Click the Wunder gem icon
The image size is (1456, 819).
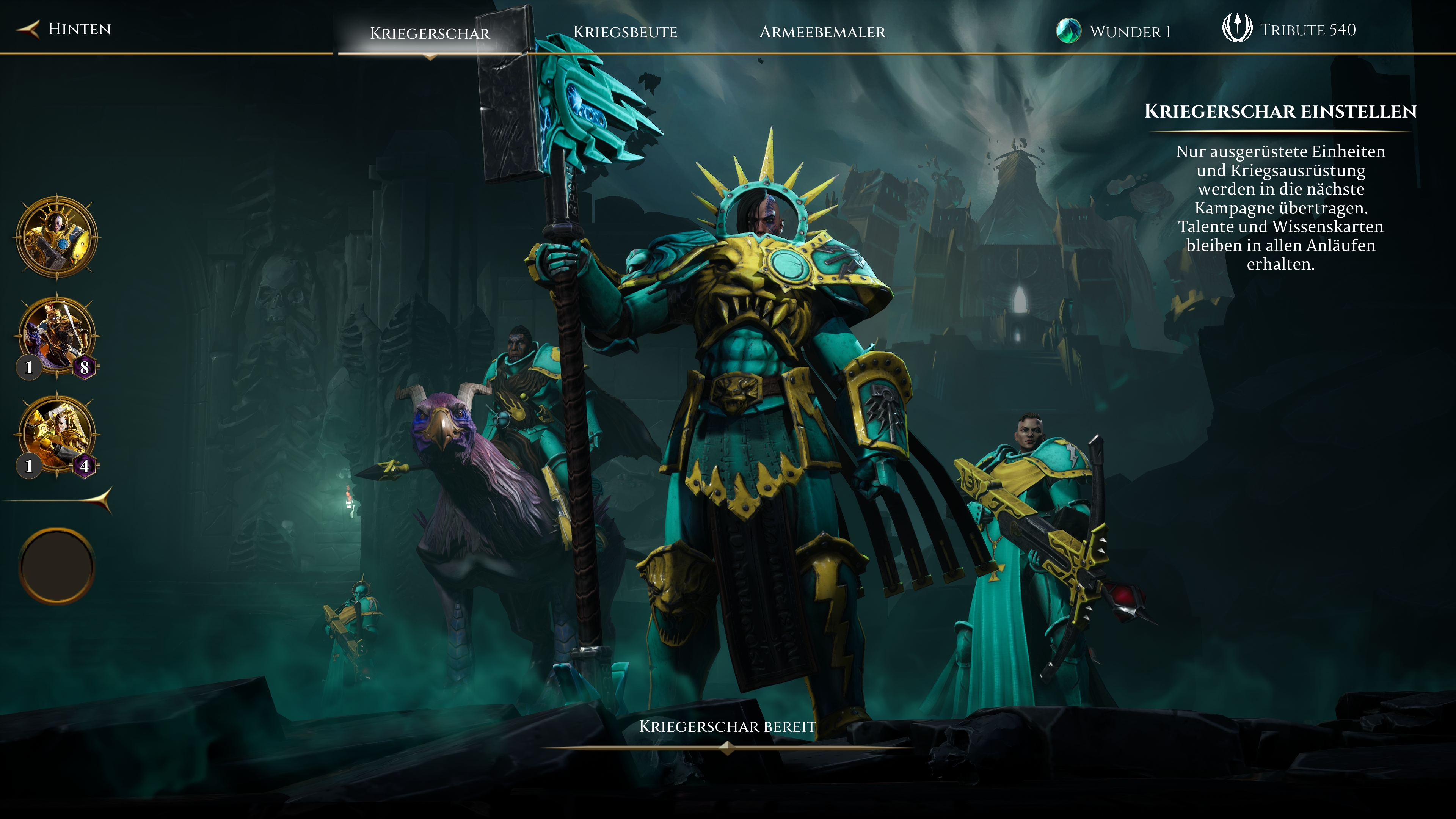click(x=1068, y=30)
